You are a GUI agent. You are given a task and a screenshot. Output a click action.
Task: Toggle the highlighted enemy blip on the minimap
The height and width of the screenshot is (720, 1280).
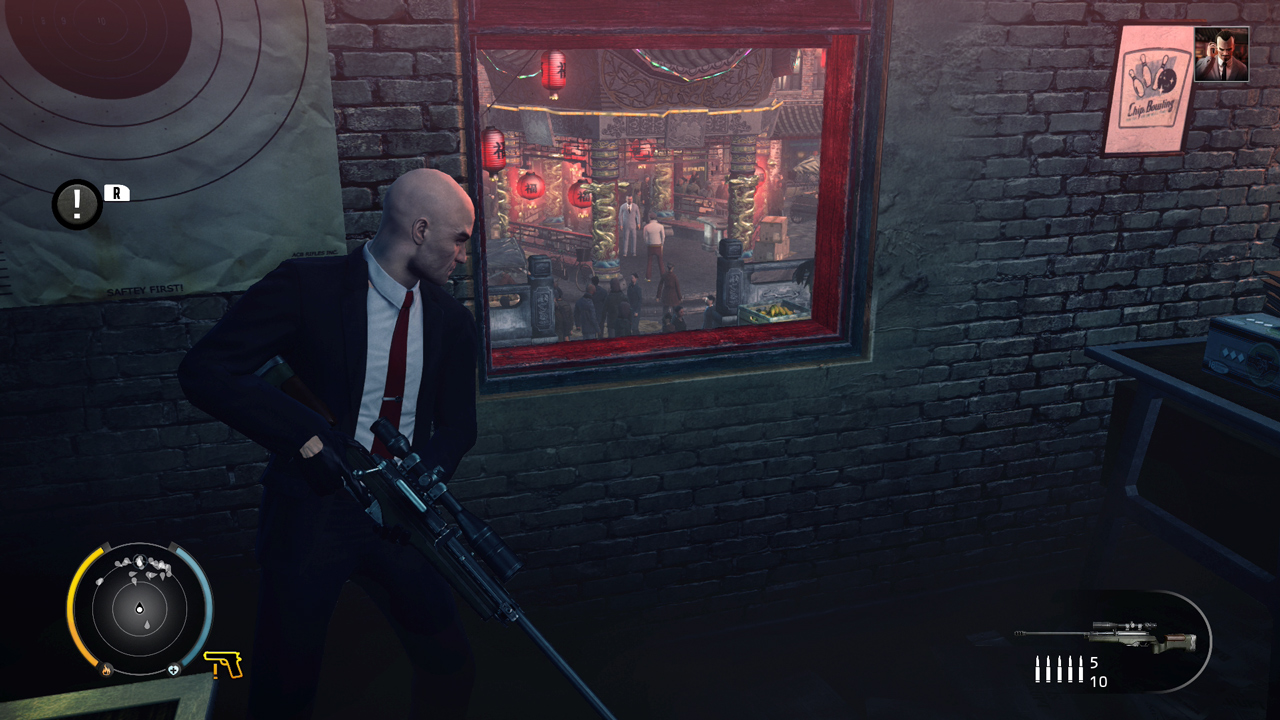pyautogui.click(x=140, y=560)
